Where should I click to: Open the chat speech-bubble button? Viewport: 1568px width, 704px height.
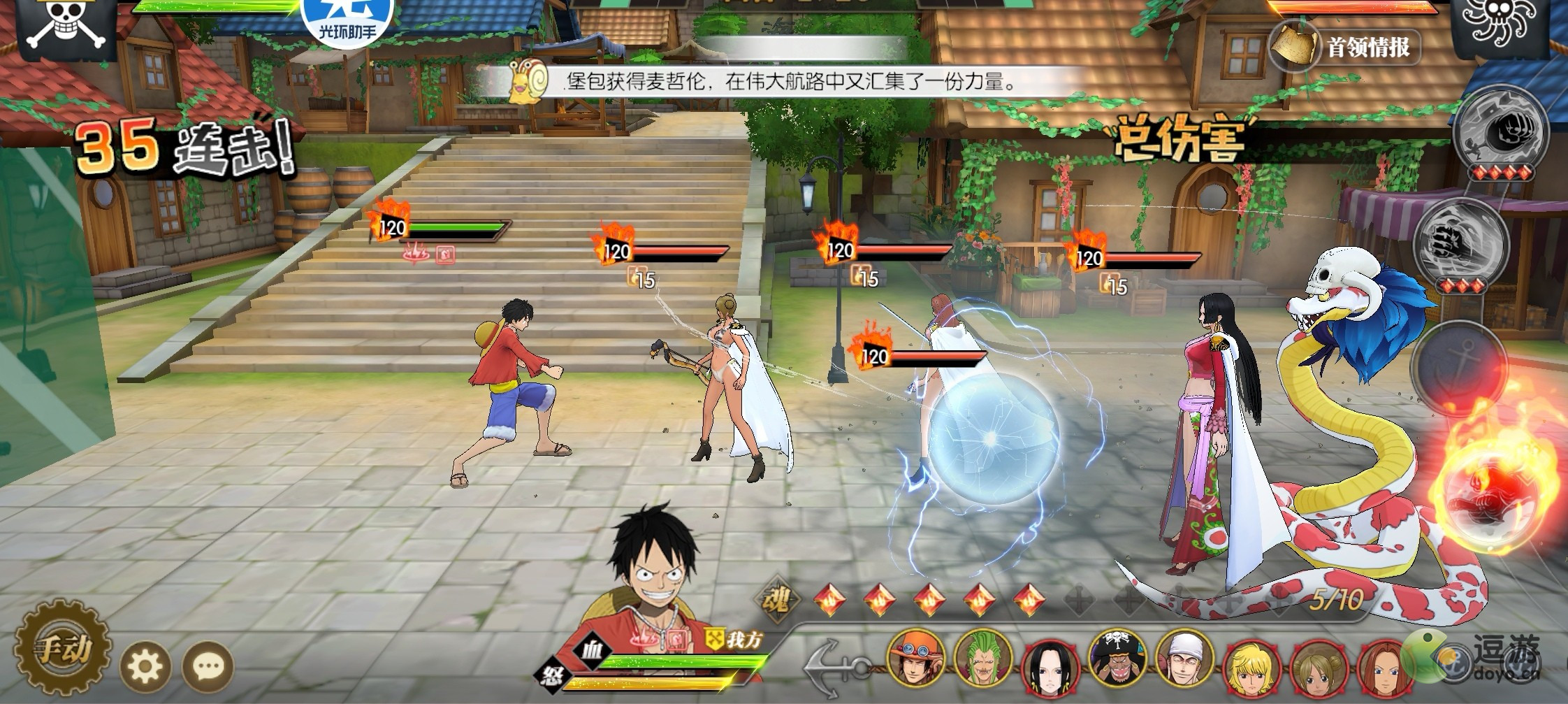(x=208, y=667)
